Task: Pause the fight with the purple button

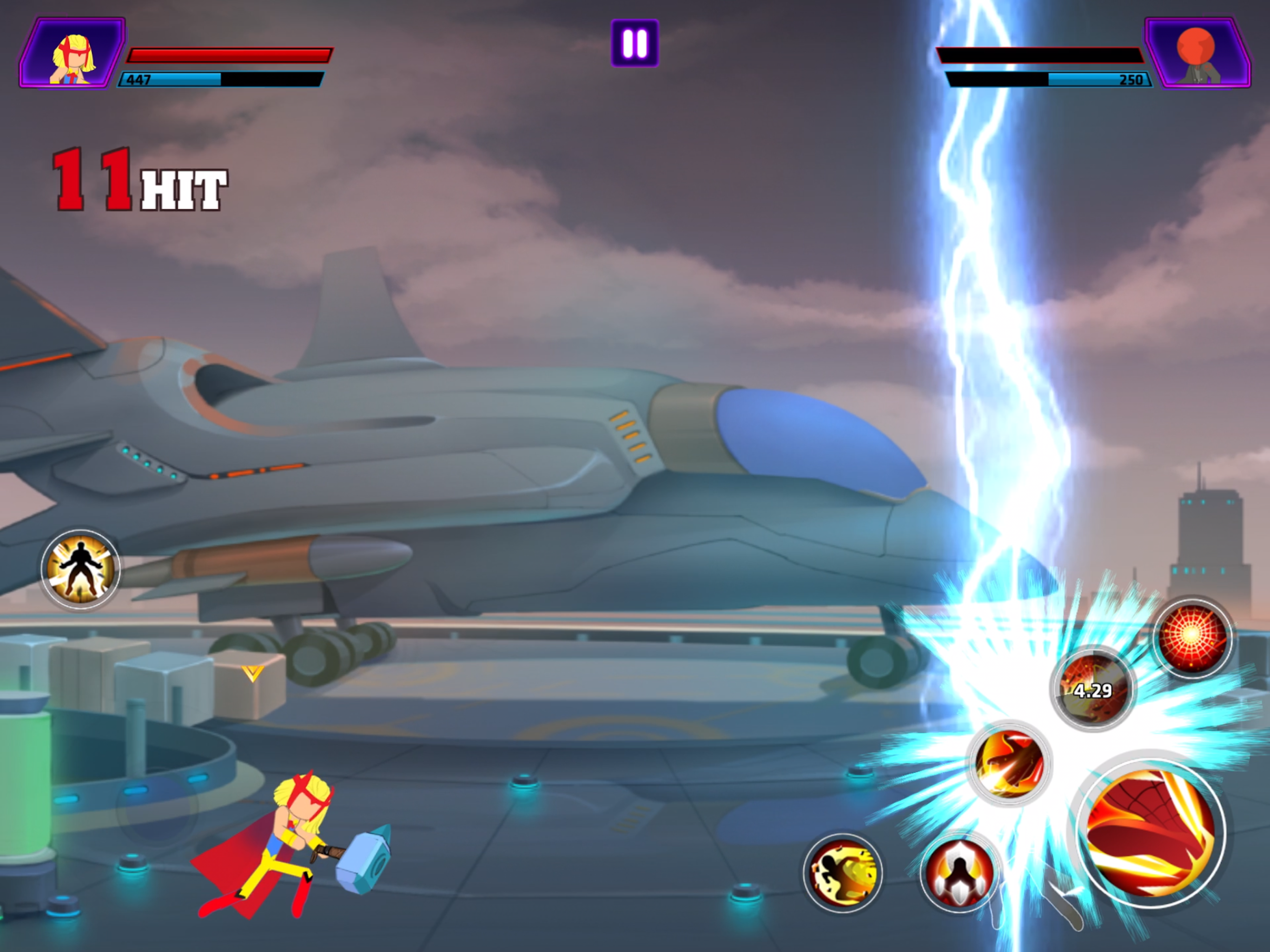Action: 635,43
